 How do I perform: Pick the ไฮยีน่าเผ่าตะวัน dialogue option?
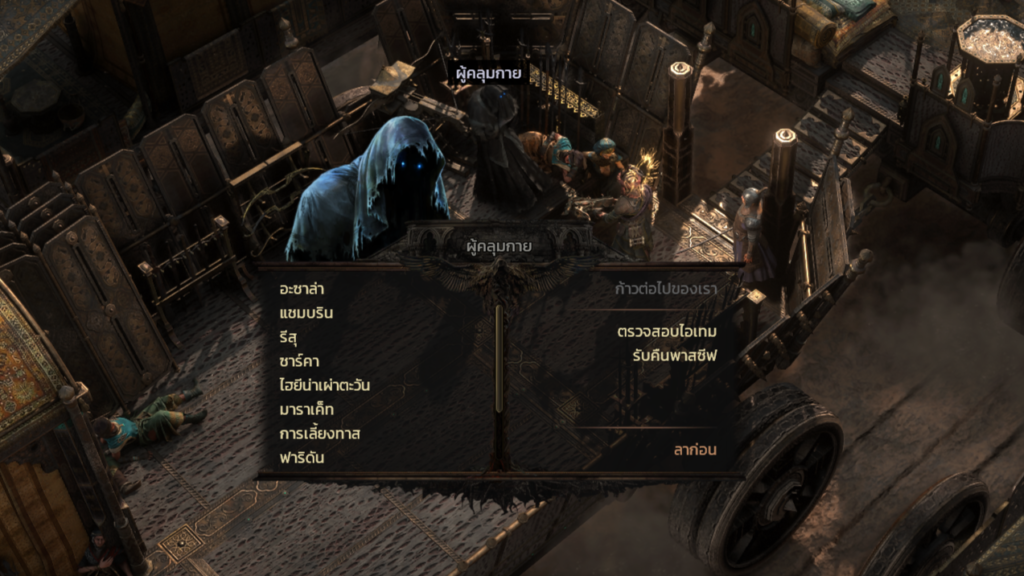(326, 385)
